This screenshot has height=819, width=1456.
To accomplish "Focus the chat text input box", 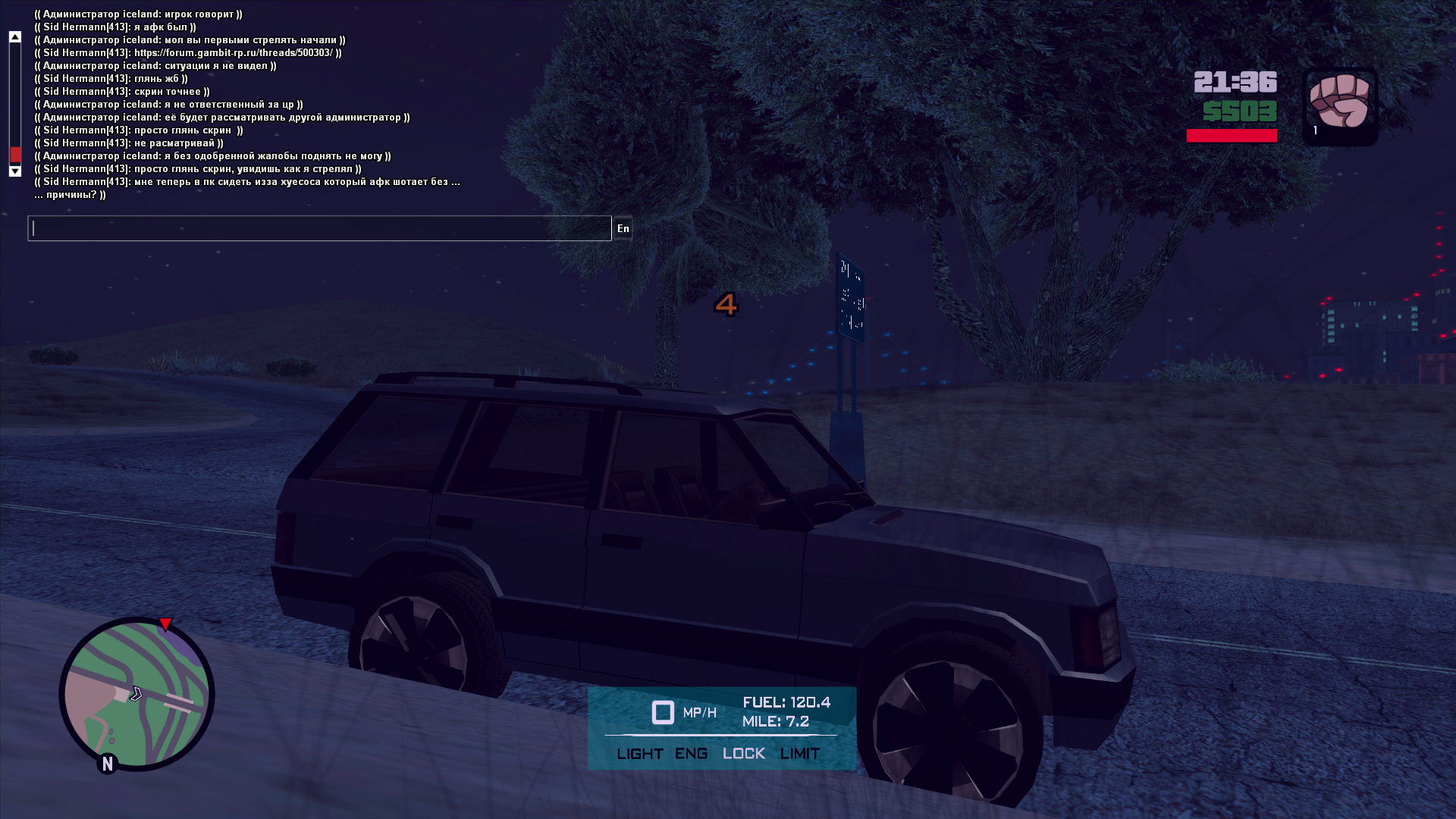I will coord(318,228).
